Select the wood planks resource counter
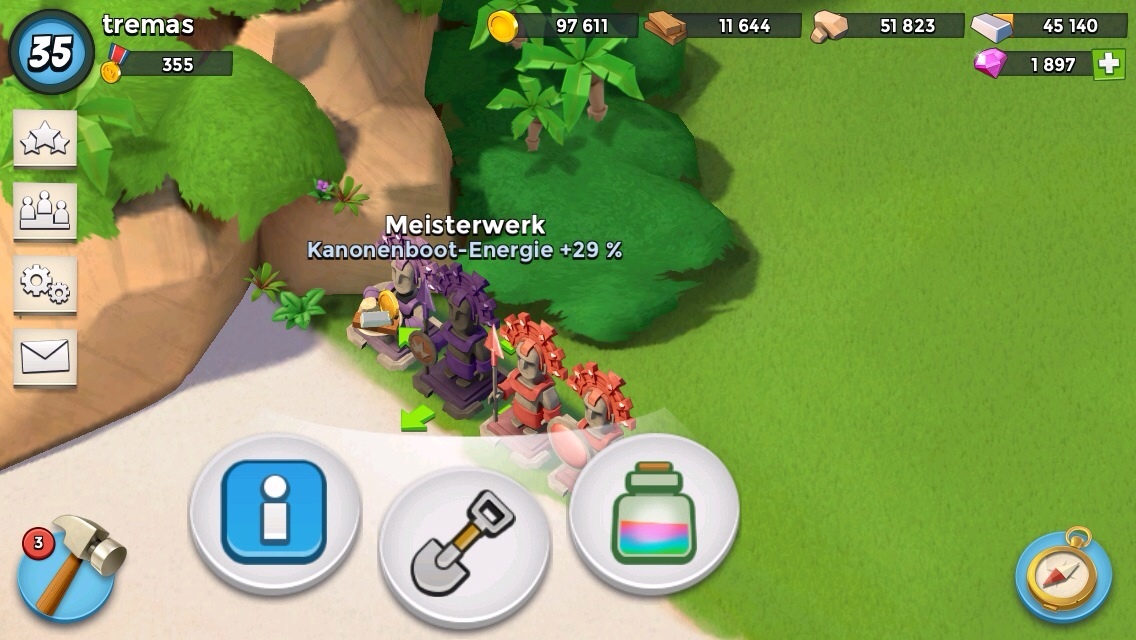Screen dimensions: 1136x640 [724, 26]
